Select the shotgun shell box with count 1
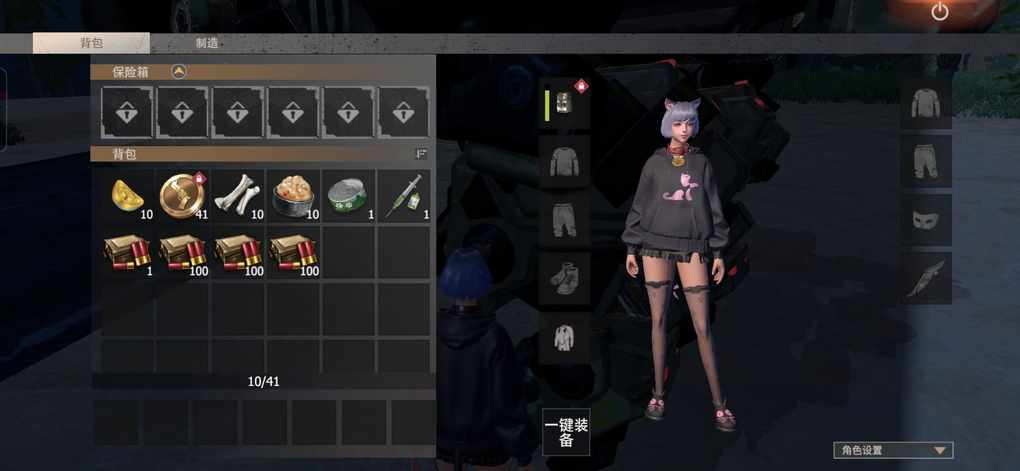 (x=127, y=251)
